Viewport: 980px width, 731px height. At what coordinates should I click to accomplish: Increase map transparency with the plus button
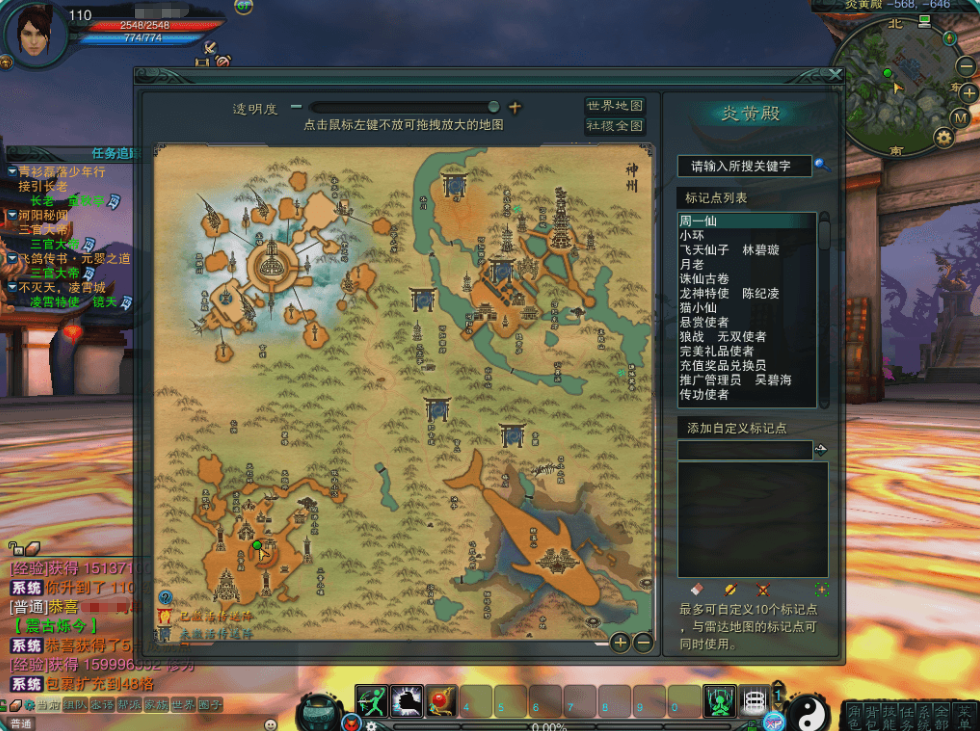click(515, 107)
